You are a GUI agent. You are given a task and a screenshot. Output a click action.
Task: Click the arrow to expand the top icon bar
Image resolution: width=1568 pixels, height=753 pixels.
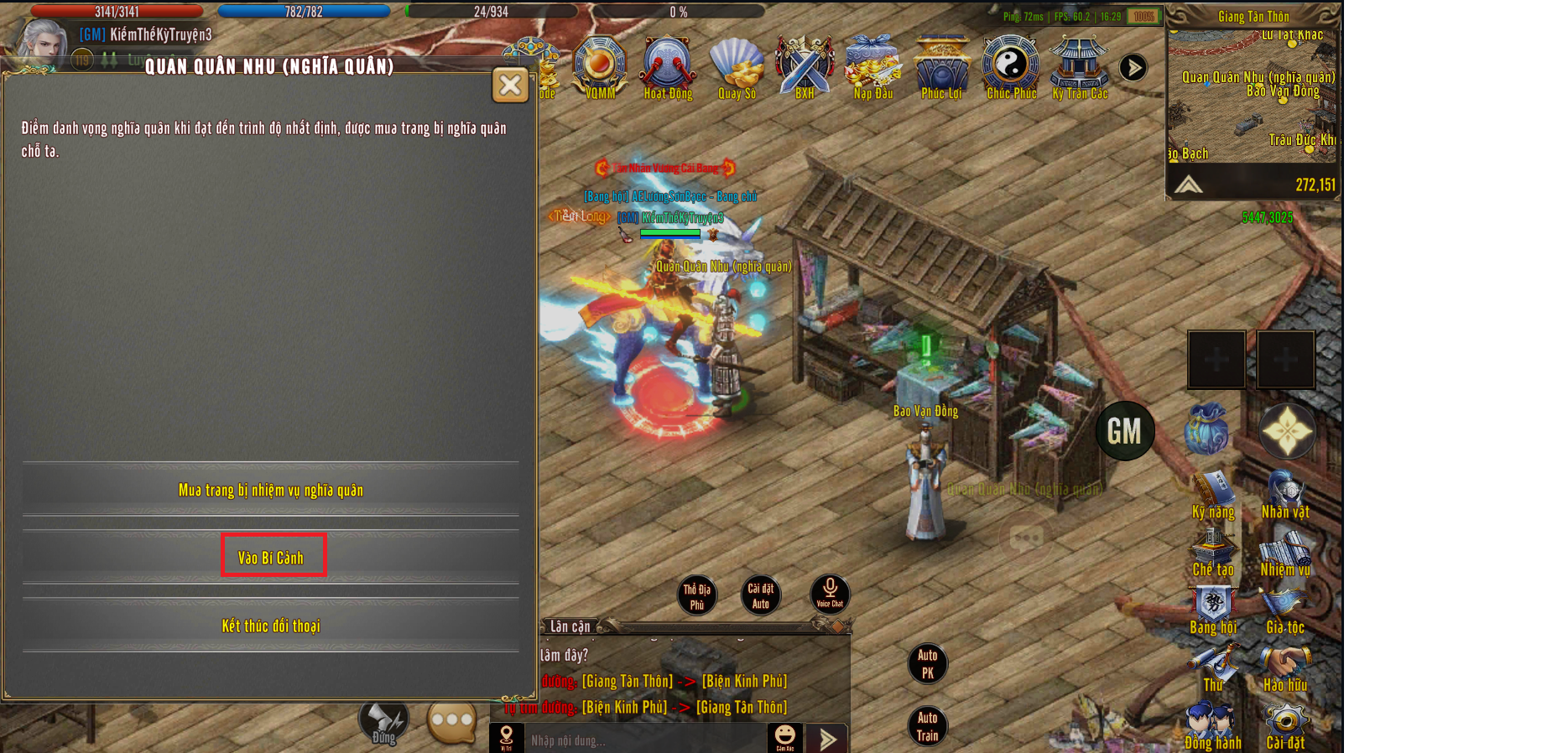click(1133, 68)
